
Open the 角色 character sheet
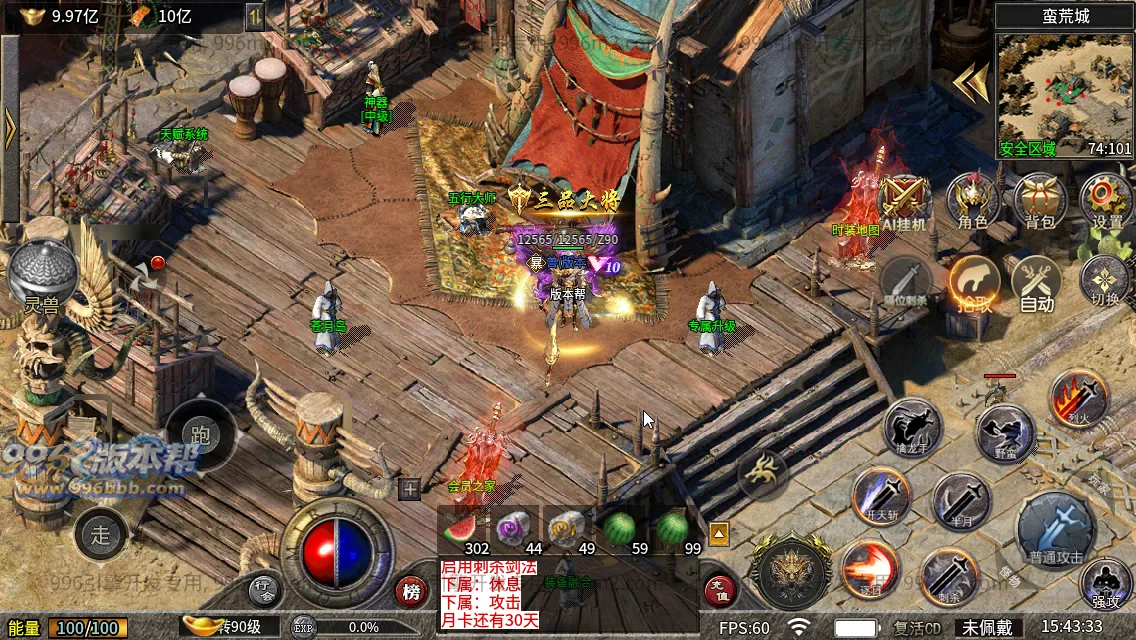[973, 200]
